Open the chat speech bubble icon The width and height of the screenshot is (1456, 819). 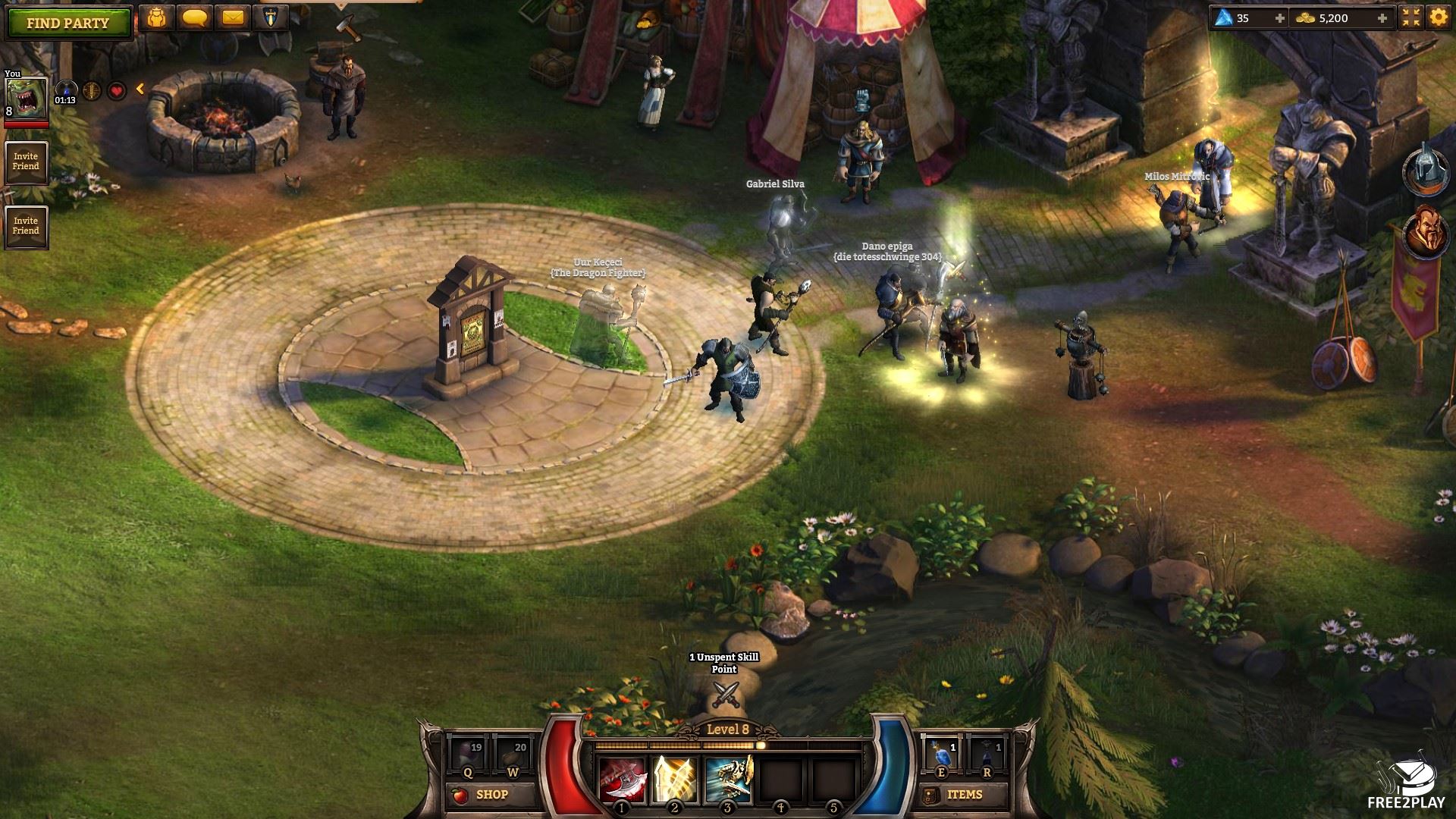pyautogui.click(x=195, y=18)
